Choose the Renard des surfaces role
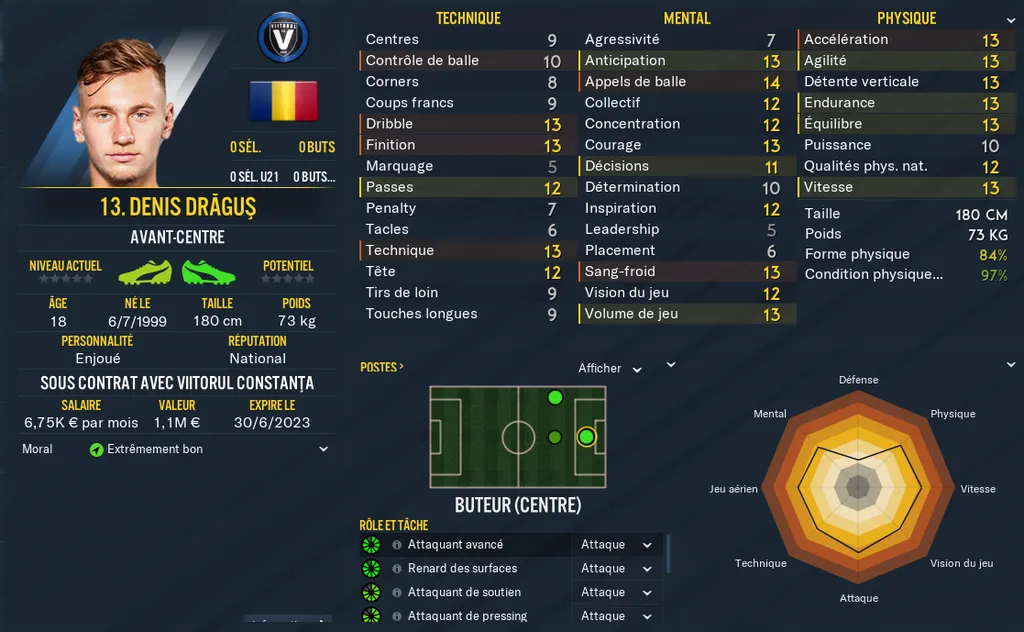This screenshot has width=1024, height=632. 462,569
